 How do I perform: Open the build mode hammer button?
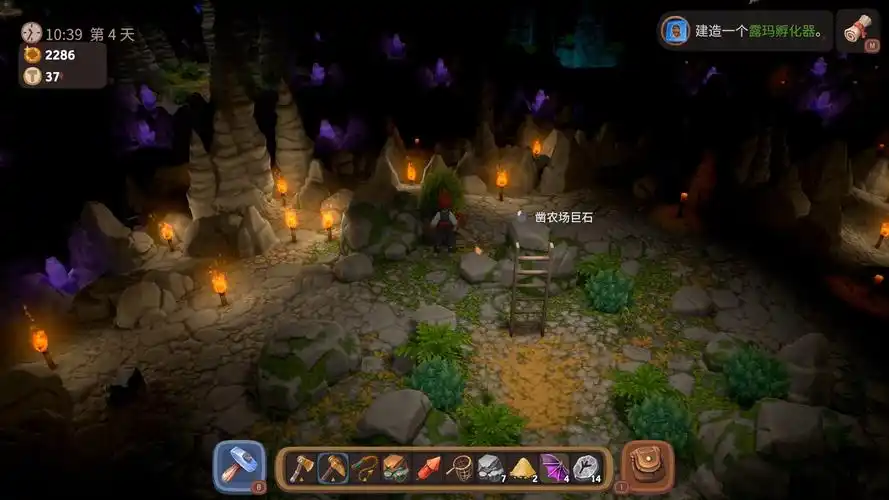(240, 466)
